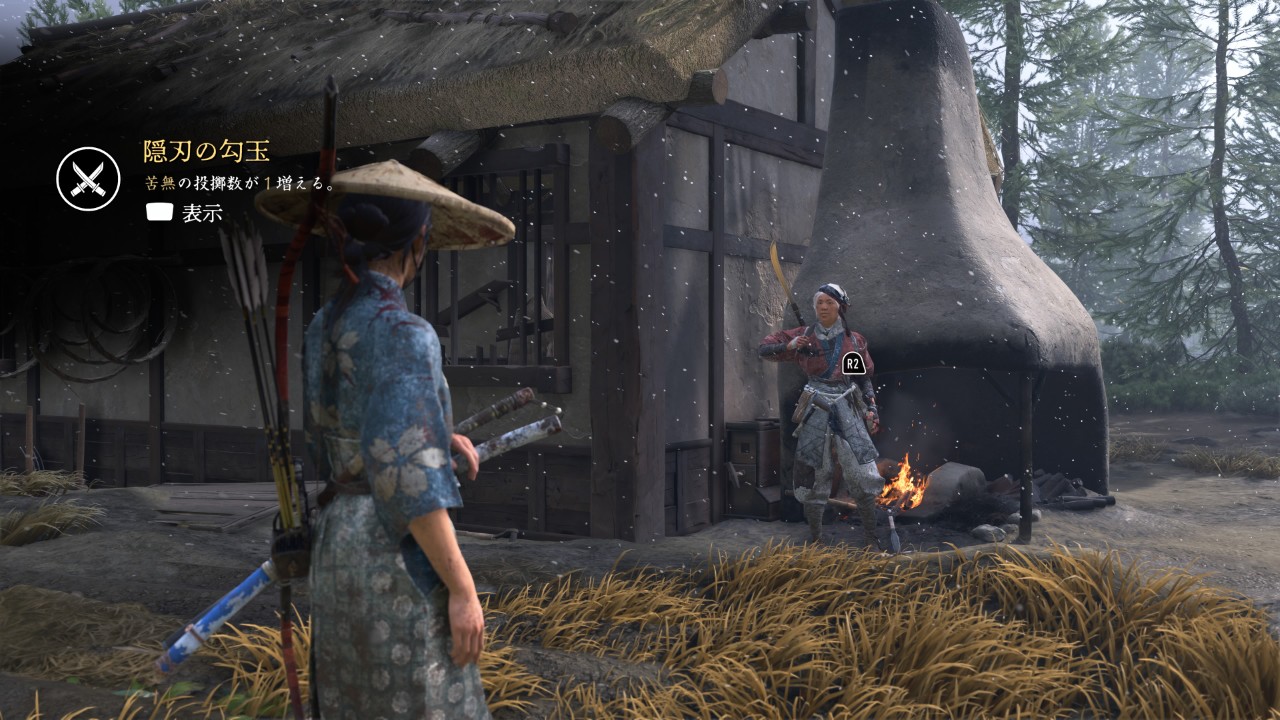
Task: Open the 隠刃の勾玉 charm notification
Action: pos(206,151)
